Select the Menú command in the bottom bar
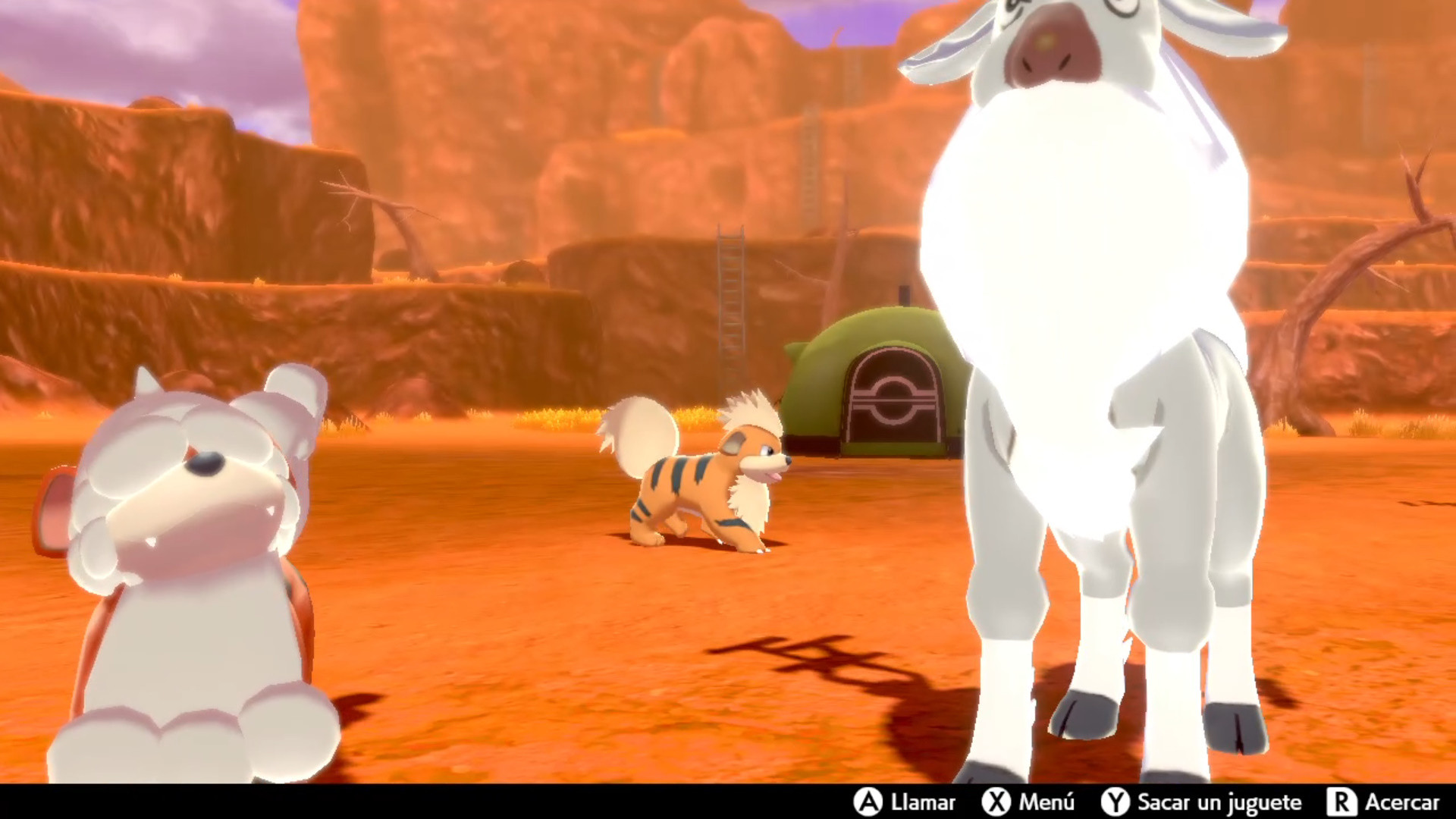The height and width of the screenshot is (819, 1456). [x=1046, y=802]
